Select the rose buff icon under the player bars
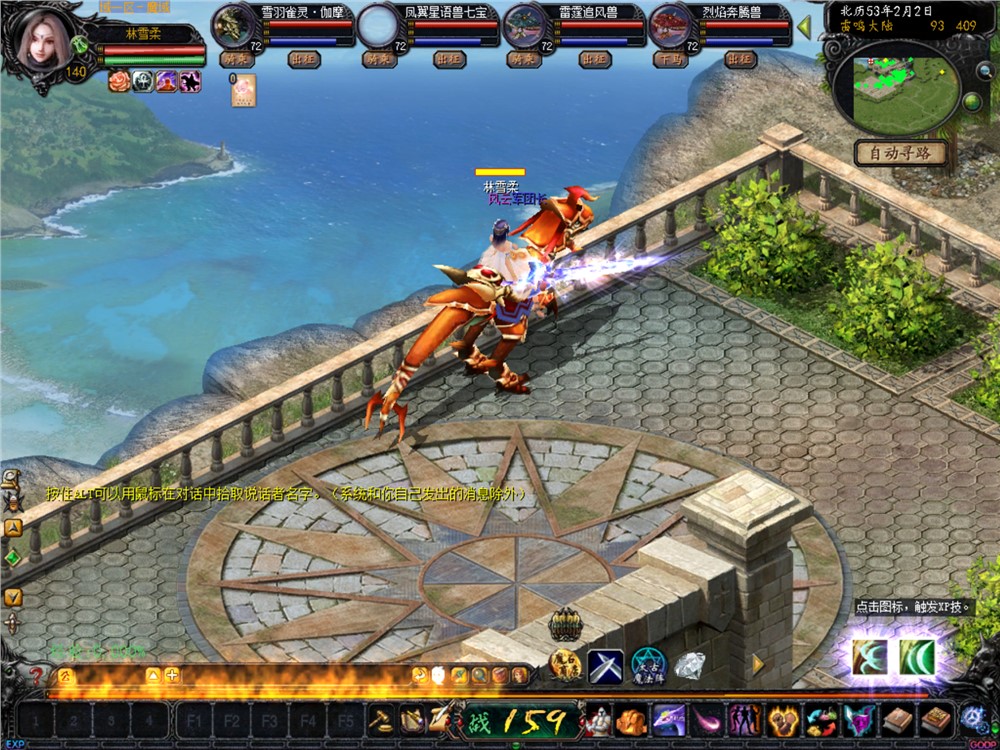 [x=119, y=81]
